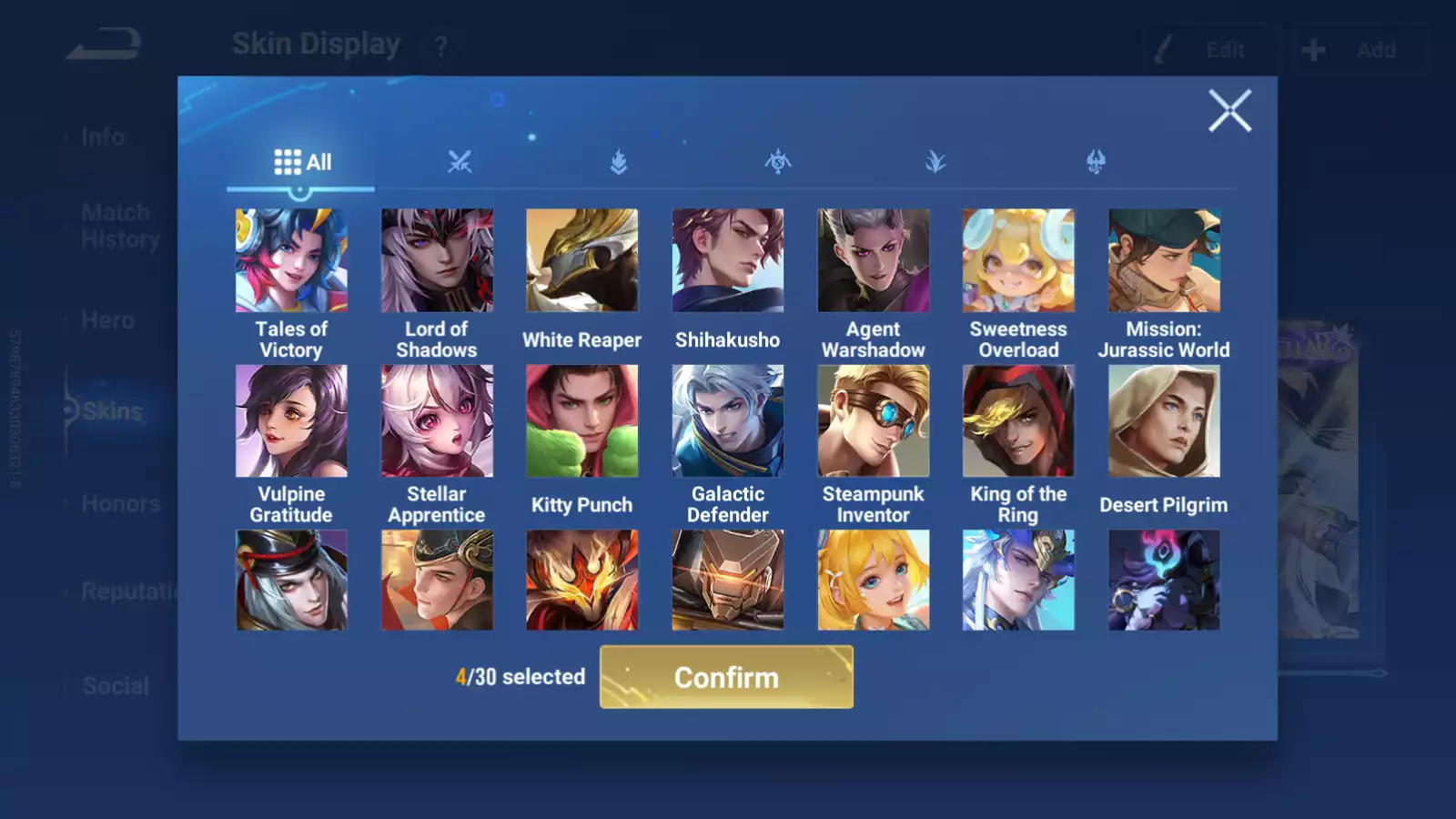The height and width of the screenshot is (819, 1456).
Task: Pick the Mission: Jurassic World skin
Action: pyautogui.click(x=1164, y=261)
